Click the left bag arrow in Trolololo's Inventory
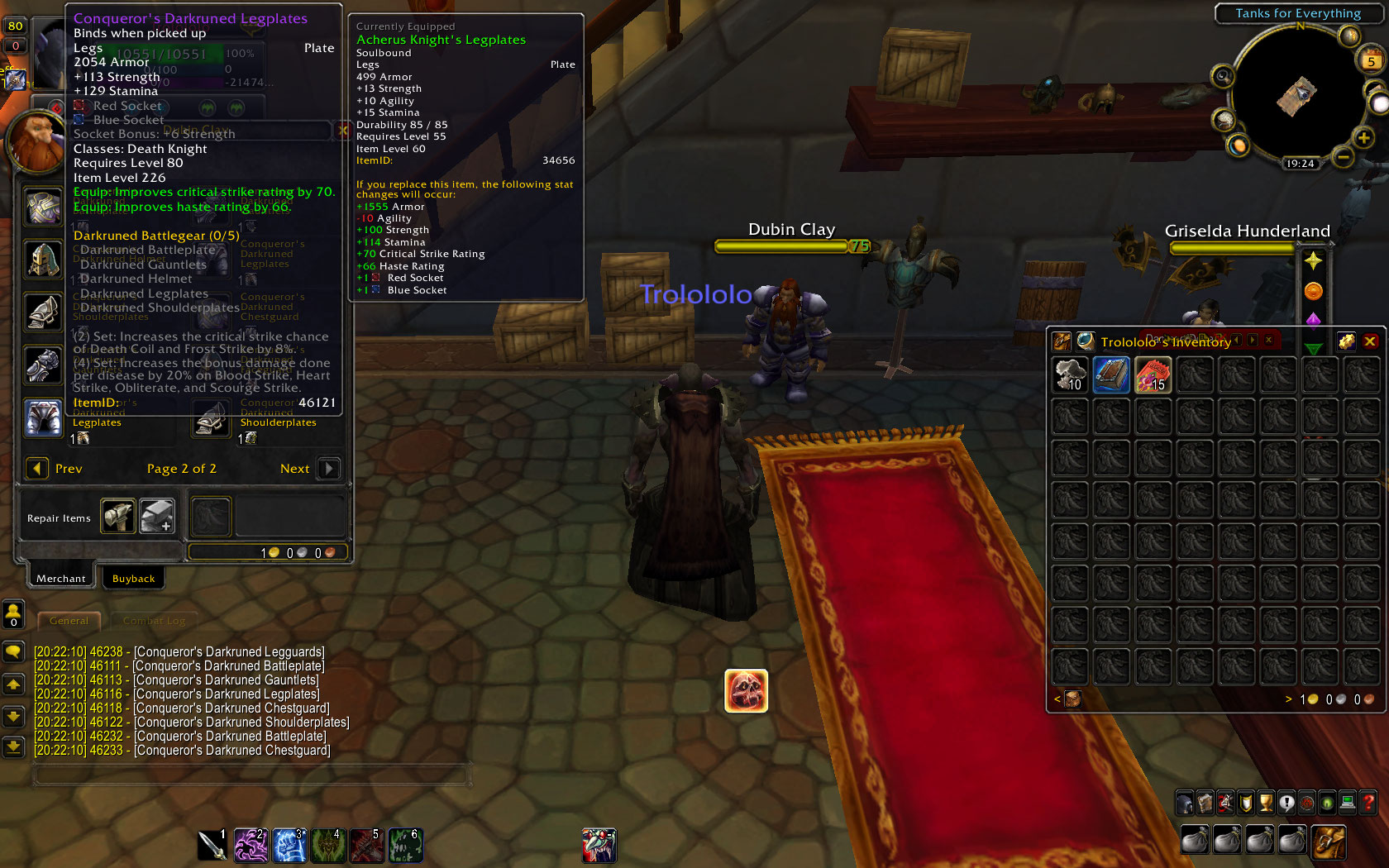This screenshot has height=868, width=1389. click(x=1057, y=699)
